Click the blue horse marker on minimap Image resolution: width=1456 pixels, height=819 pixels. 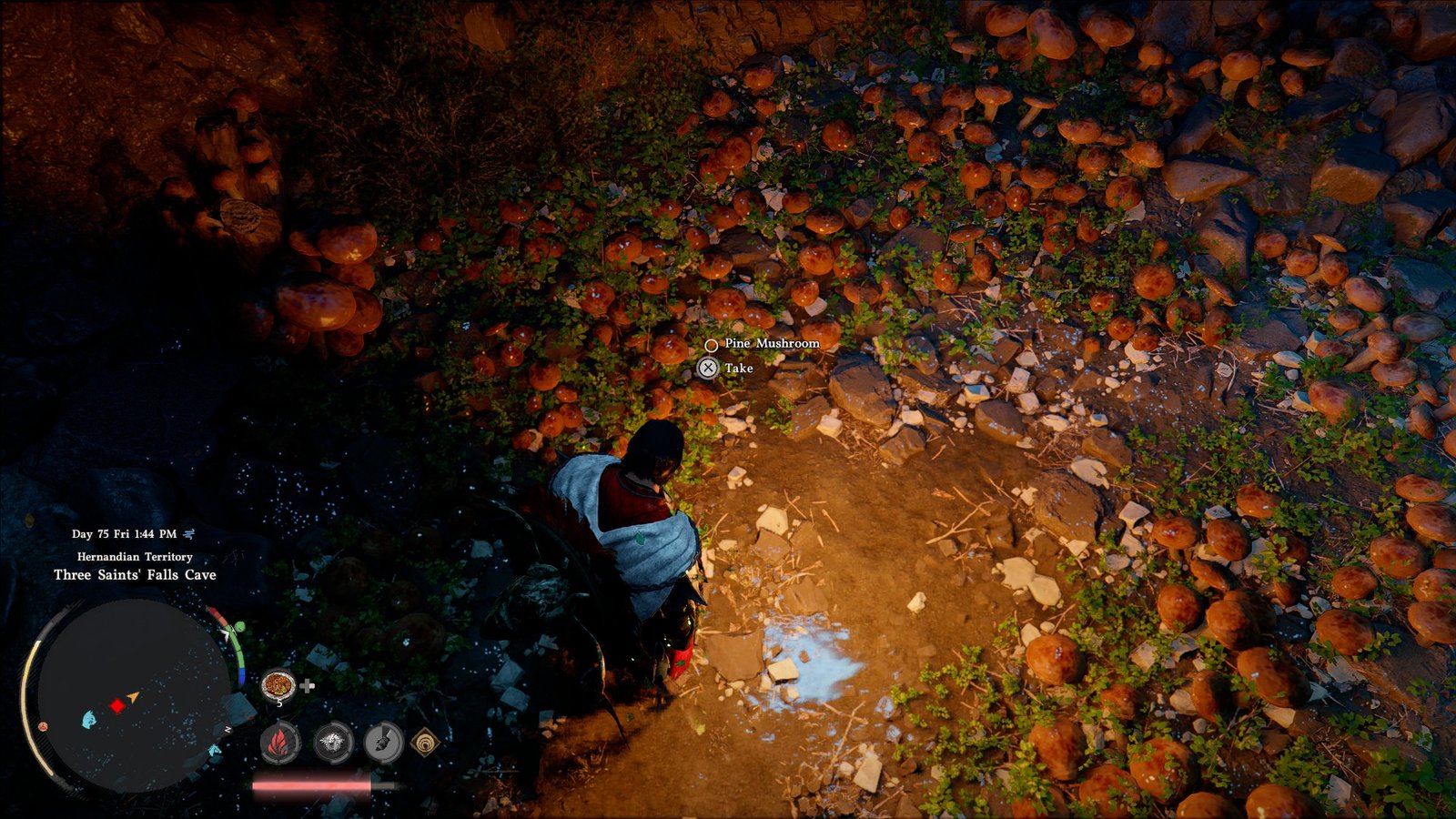point(214,750)
